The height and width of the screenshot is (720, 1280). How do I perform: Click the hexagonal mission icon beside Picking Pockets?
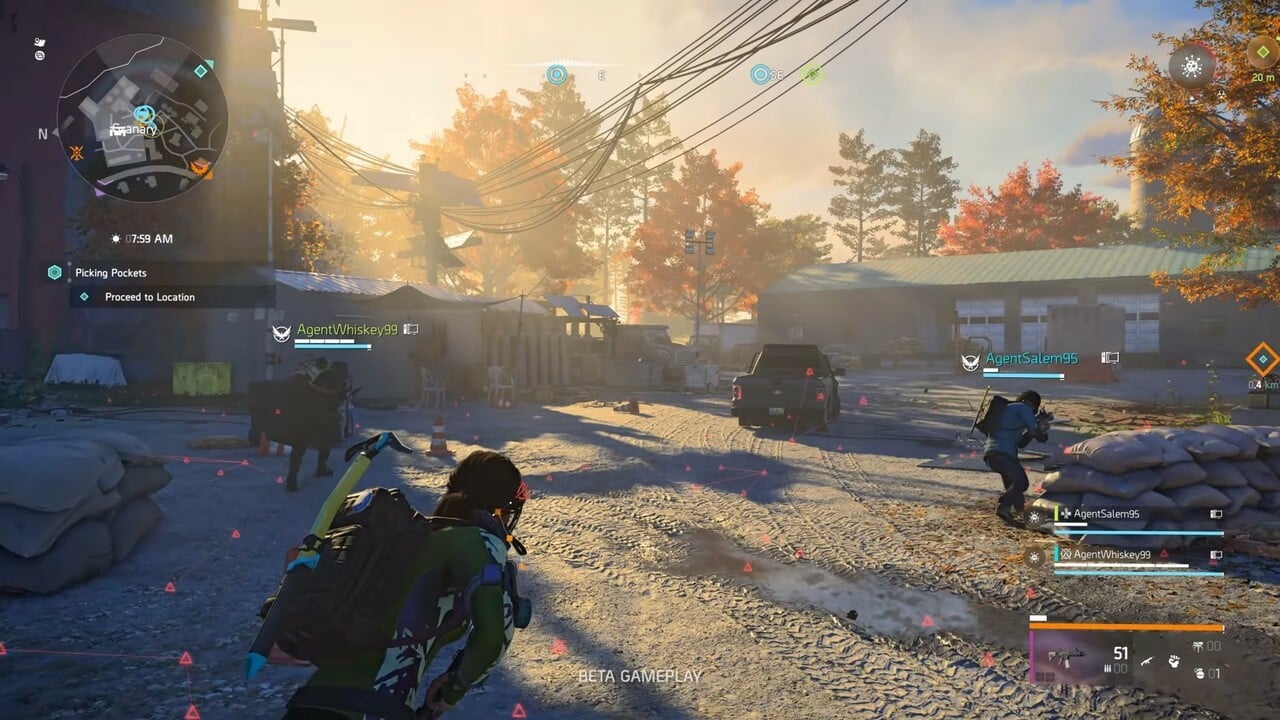(x=54, y=270)
